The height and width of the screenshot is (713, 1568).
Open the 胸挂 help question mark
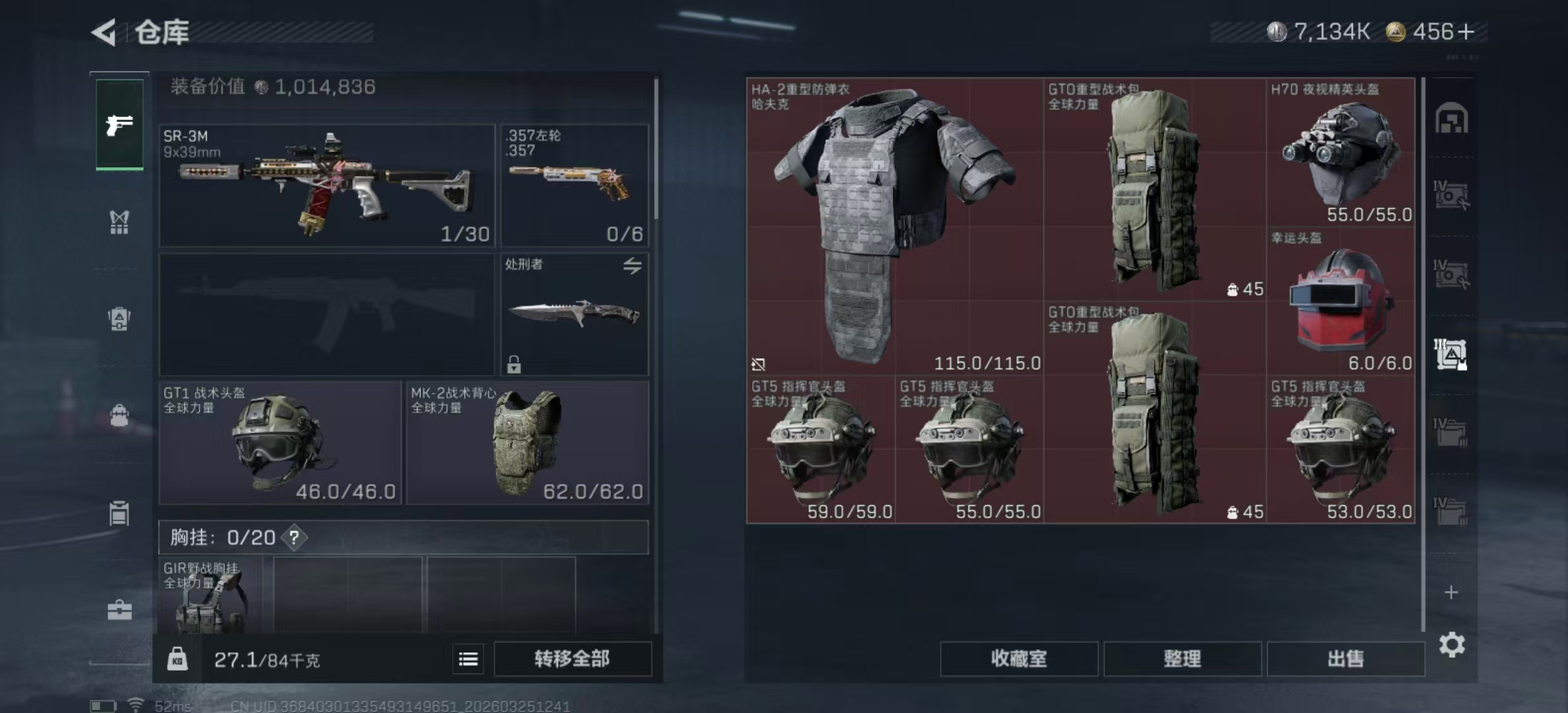294,538
